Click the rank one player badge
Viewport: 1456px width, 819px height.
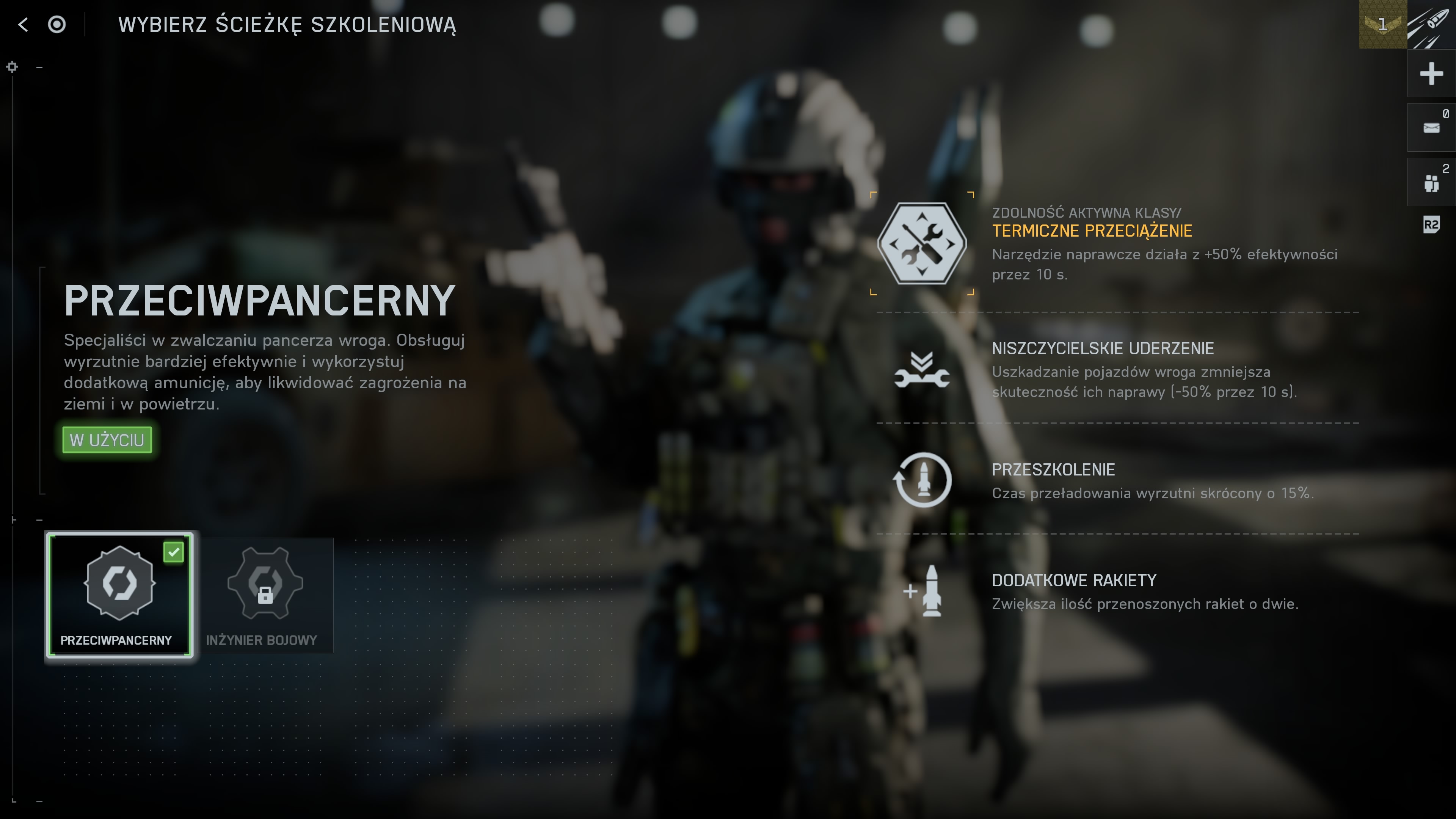coord(1382,24)
